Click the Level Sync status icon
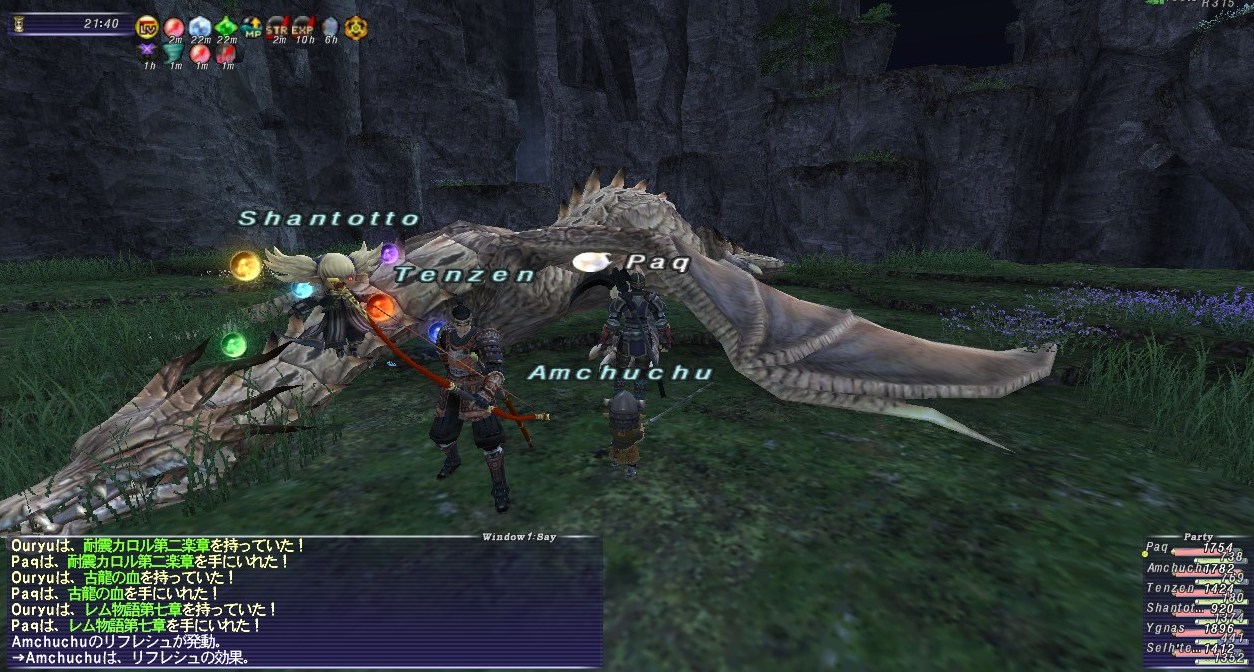The width and height of the screenshot is (1254, 672). pos(147,27)
